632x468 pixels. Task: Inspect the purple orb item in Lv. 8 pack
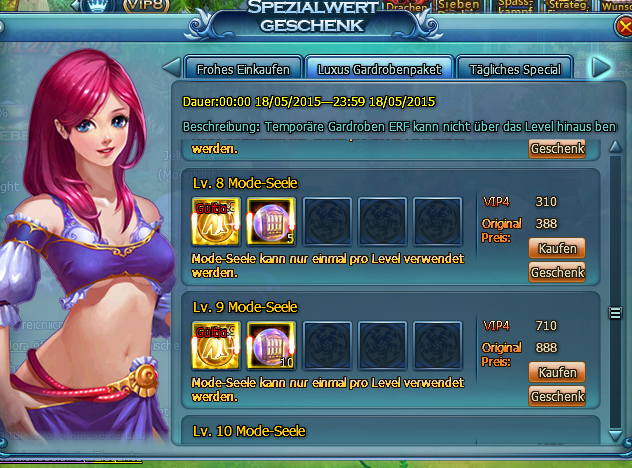(x=269, y=221)
